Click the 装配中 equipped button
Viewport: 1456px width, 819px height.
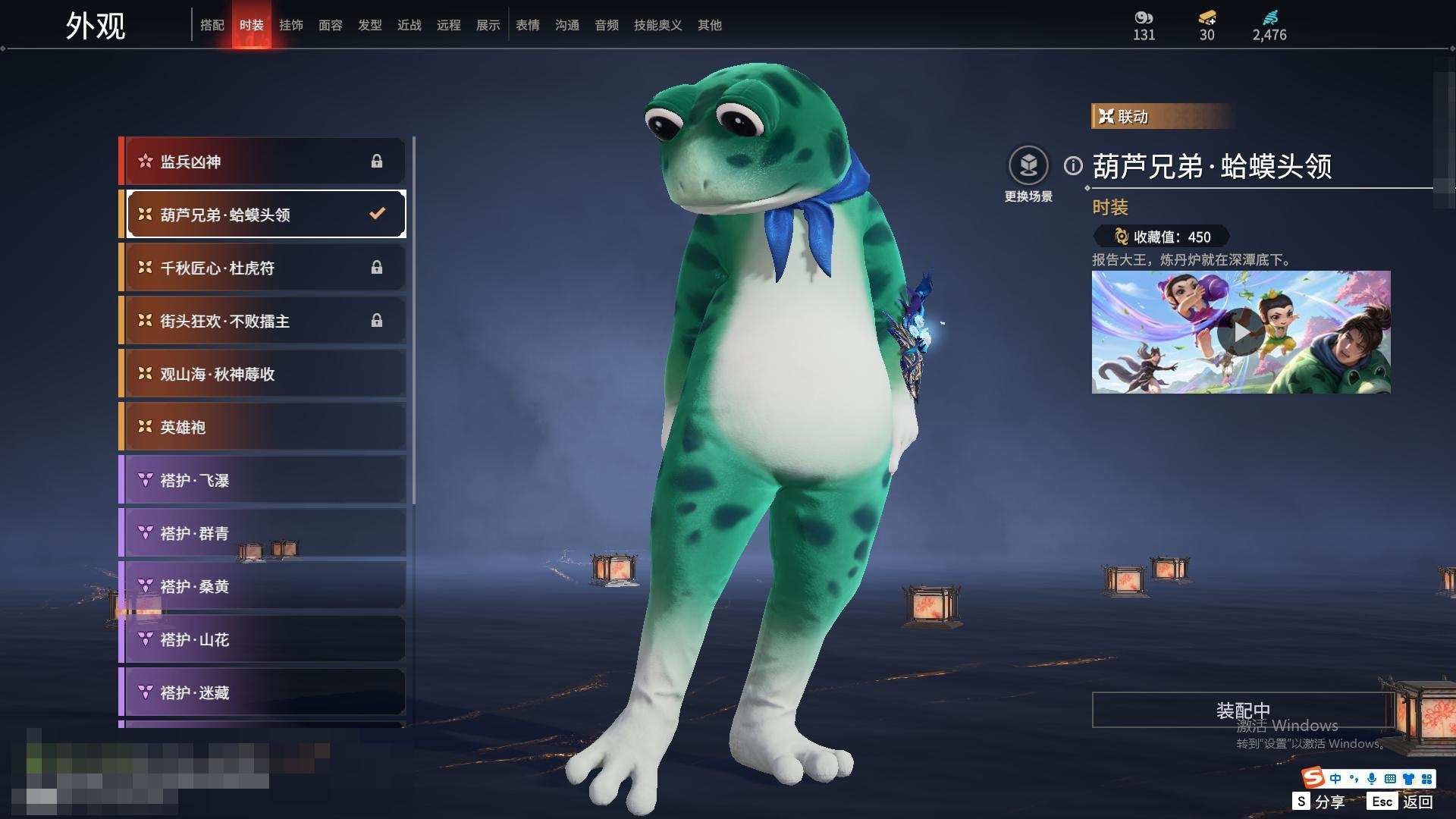click(1242, 710)
